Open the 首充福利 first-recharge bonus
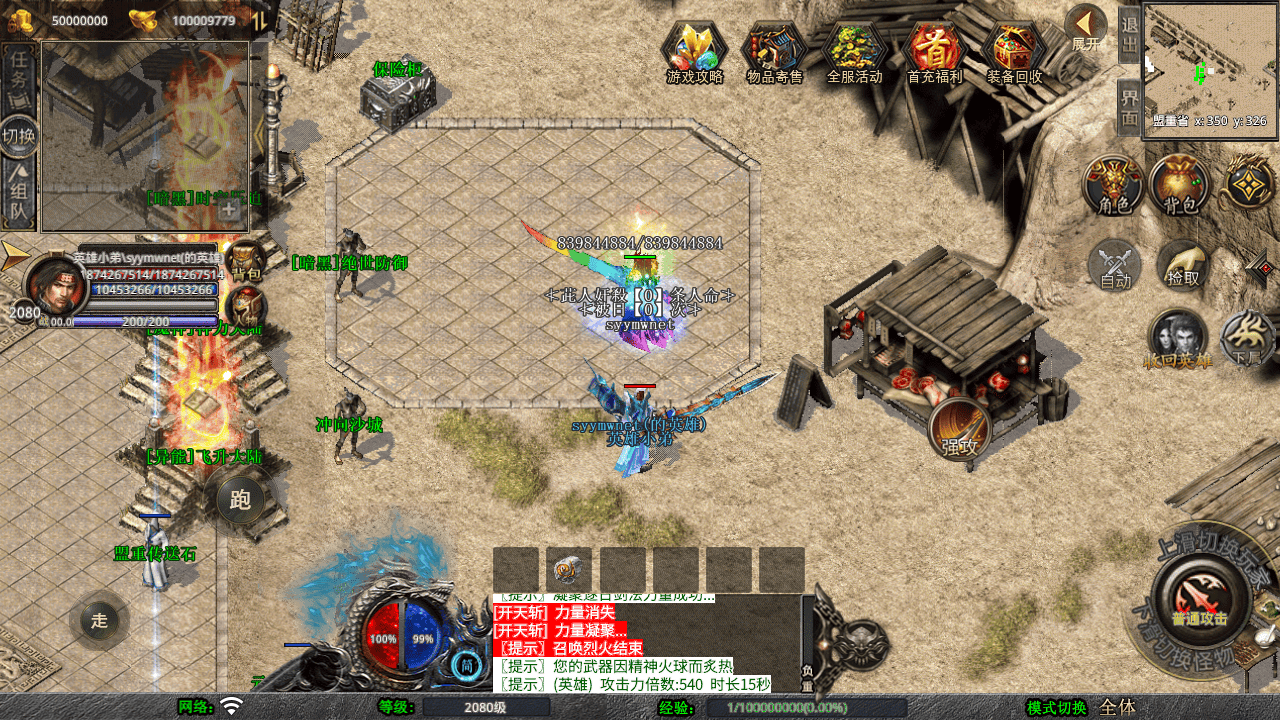 [934, 51]
